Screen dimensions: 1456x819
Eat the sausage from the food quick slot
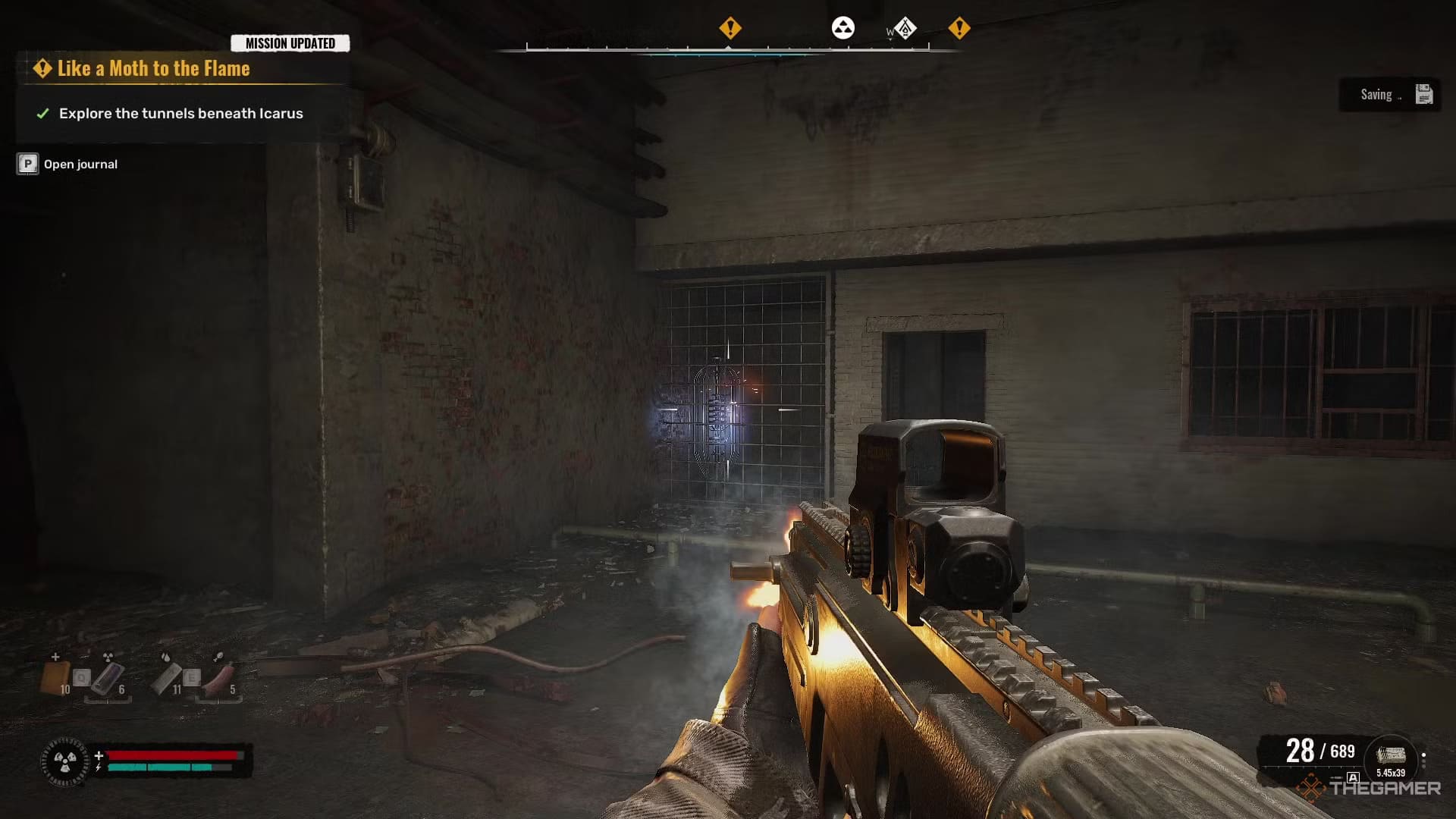218,677
